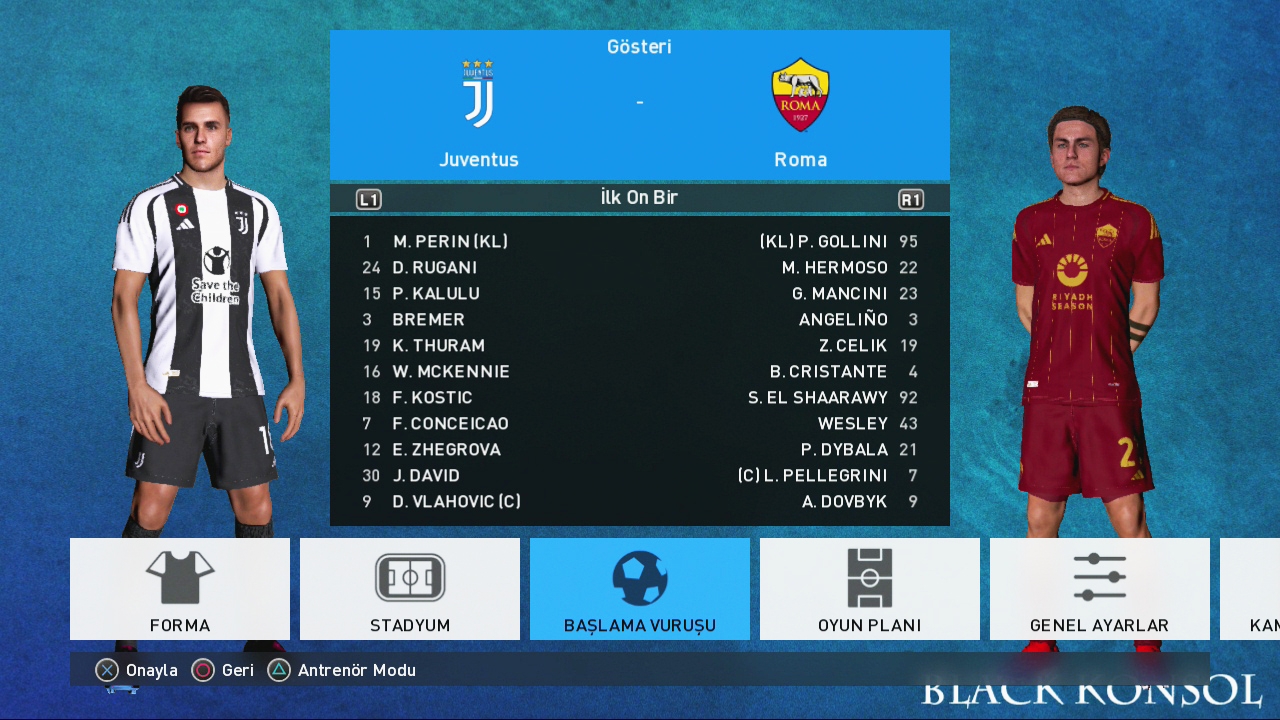
Task: Start the match with Başlama Vuruşu
Action: (x=640, y=589)
